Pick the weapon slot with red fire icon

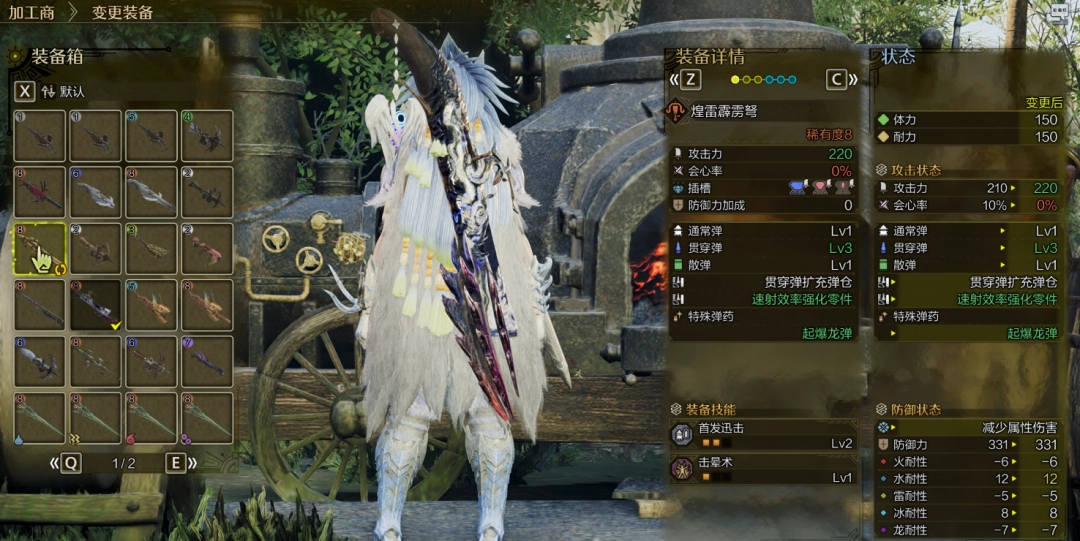pyautogui.click(x=152, y=418)
